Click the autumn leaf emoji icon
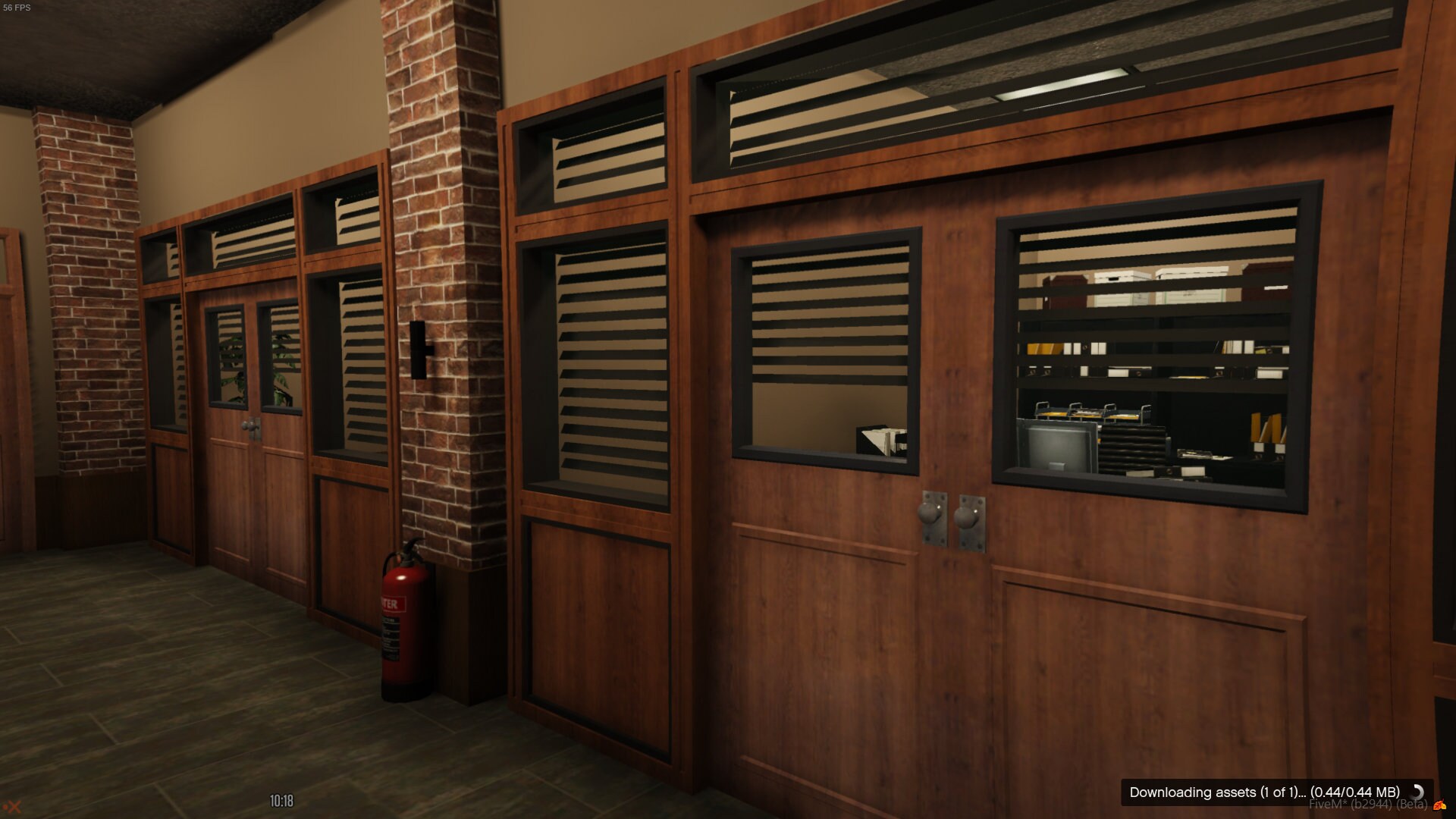Screen dimensions: 1456x819 (1439, 806)
